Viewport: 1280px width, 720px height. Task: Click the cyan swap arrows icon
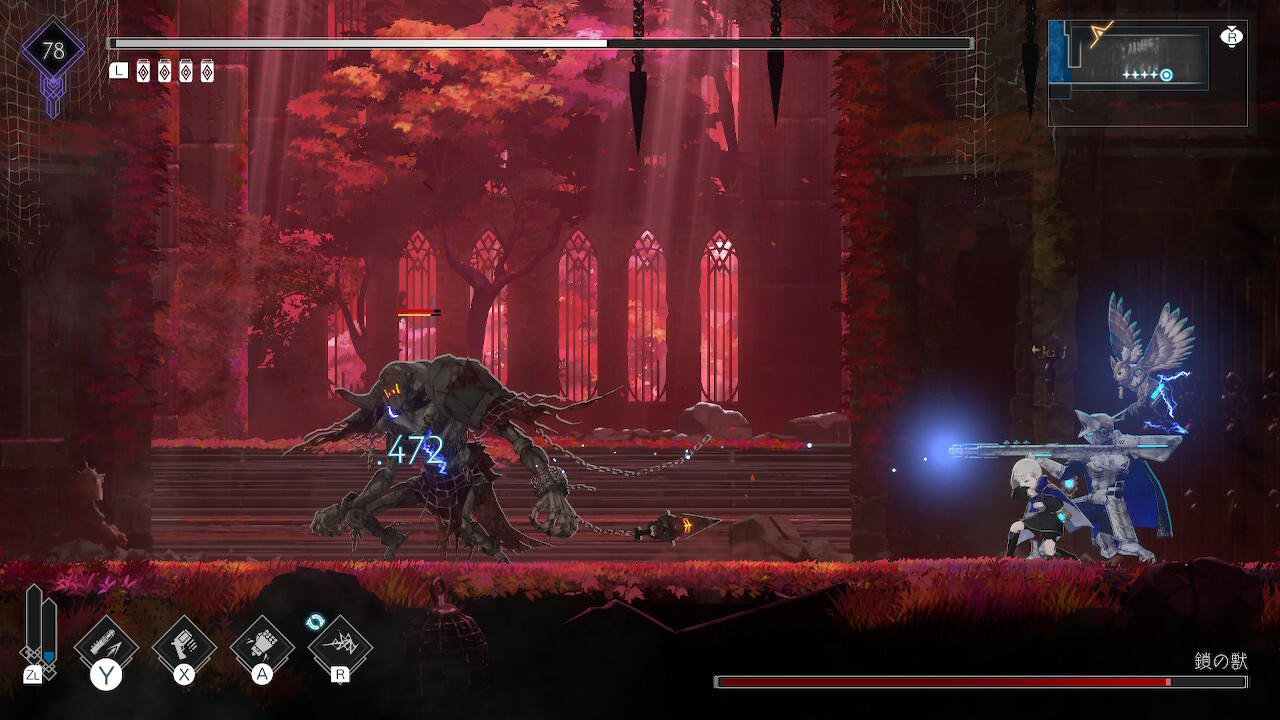tap(316, 622)
